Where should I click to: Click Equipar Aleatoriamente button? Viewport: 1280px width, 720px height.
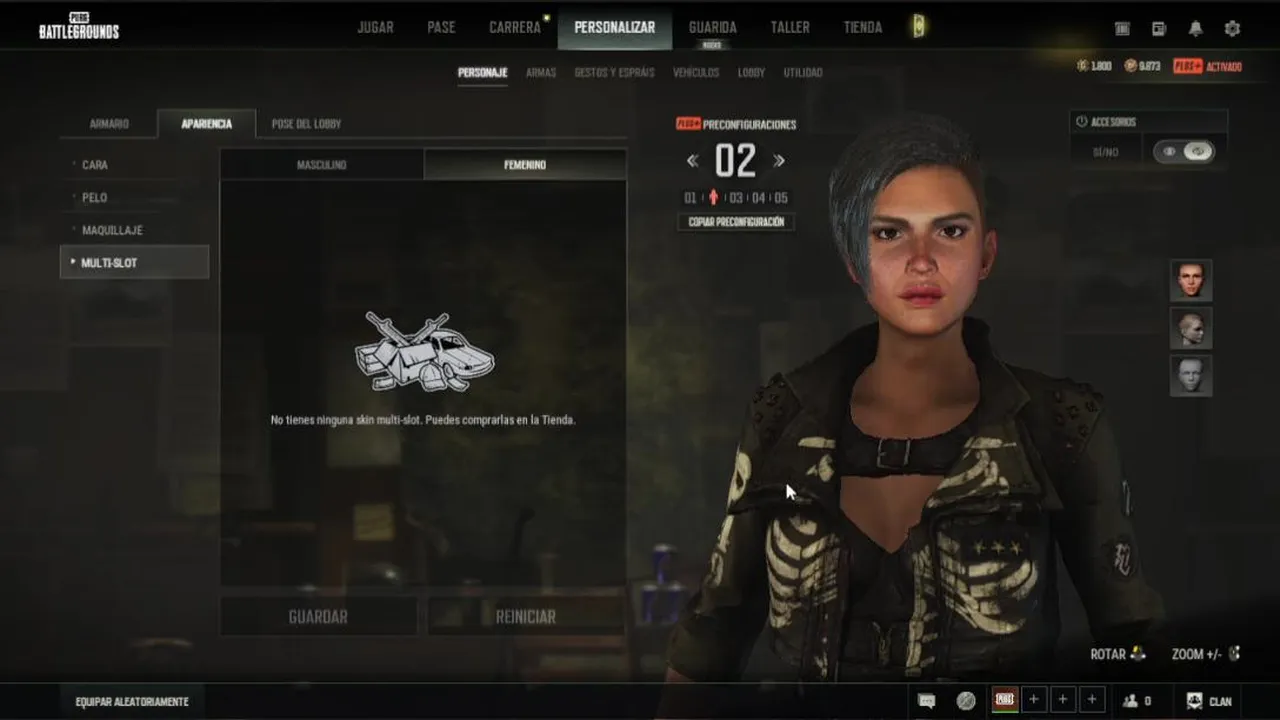tap(132, 702)
